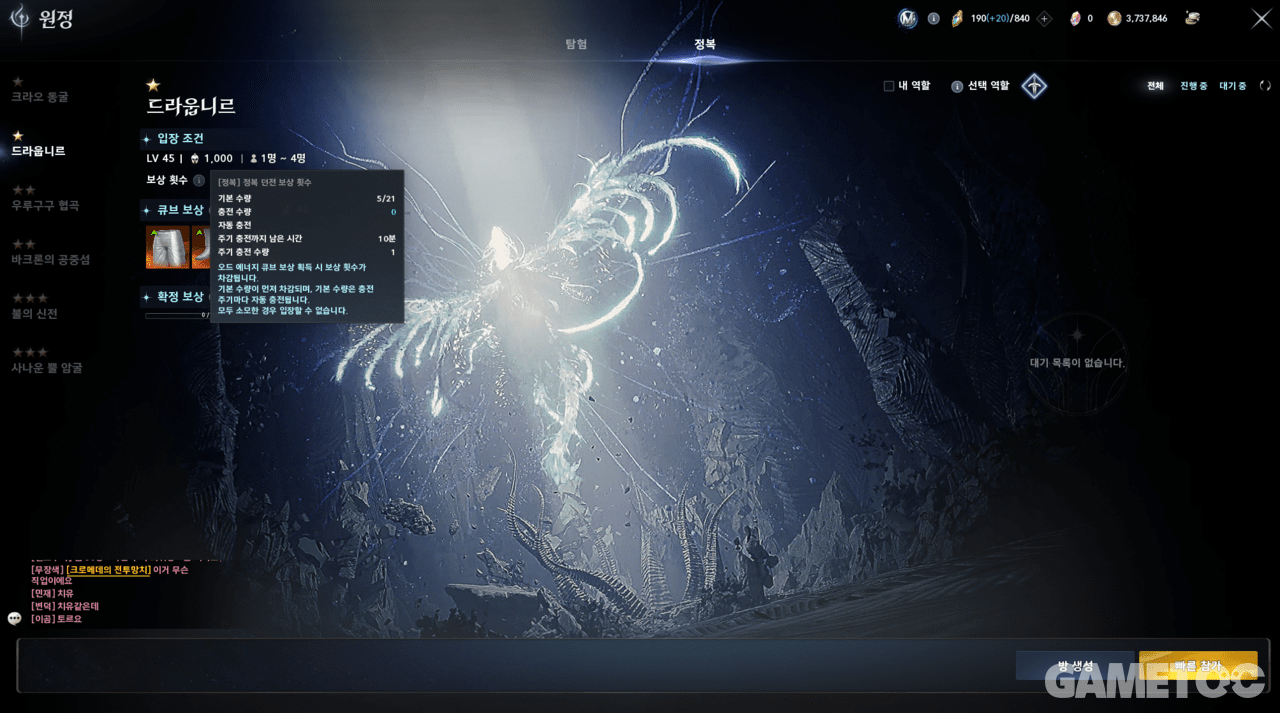Select the 크라오 동굴 dungeon

40,97
